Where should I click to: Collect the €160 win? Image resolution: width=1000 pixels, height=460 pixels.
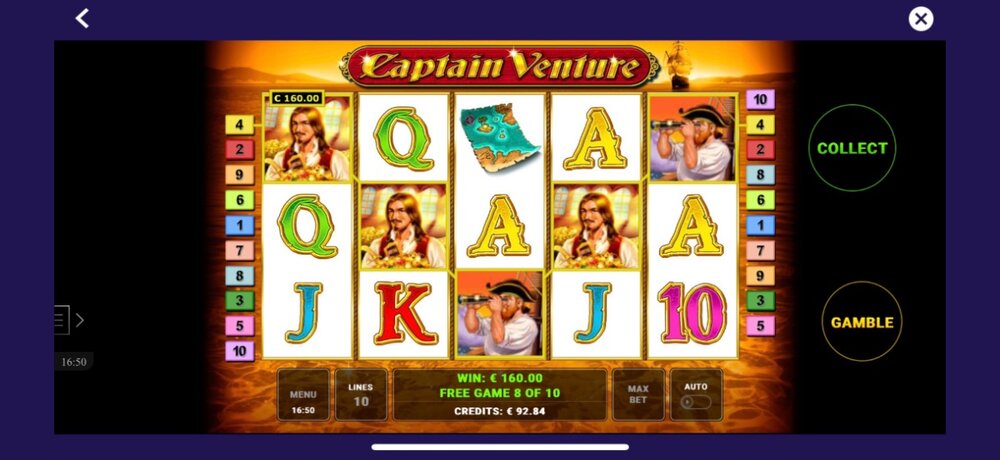click(852, 148)
